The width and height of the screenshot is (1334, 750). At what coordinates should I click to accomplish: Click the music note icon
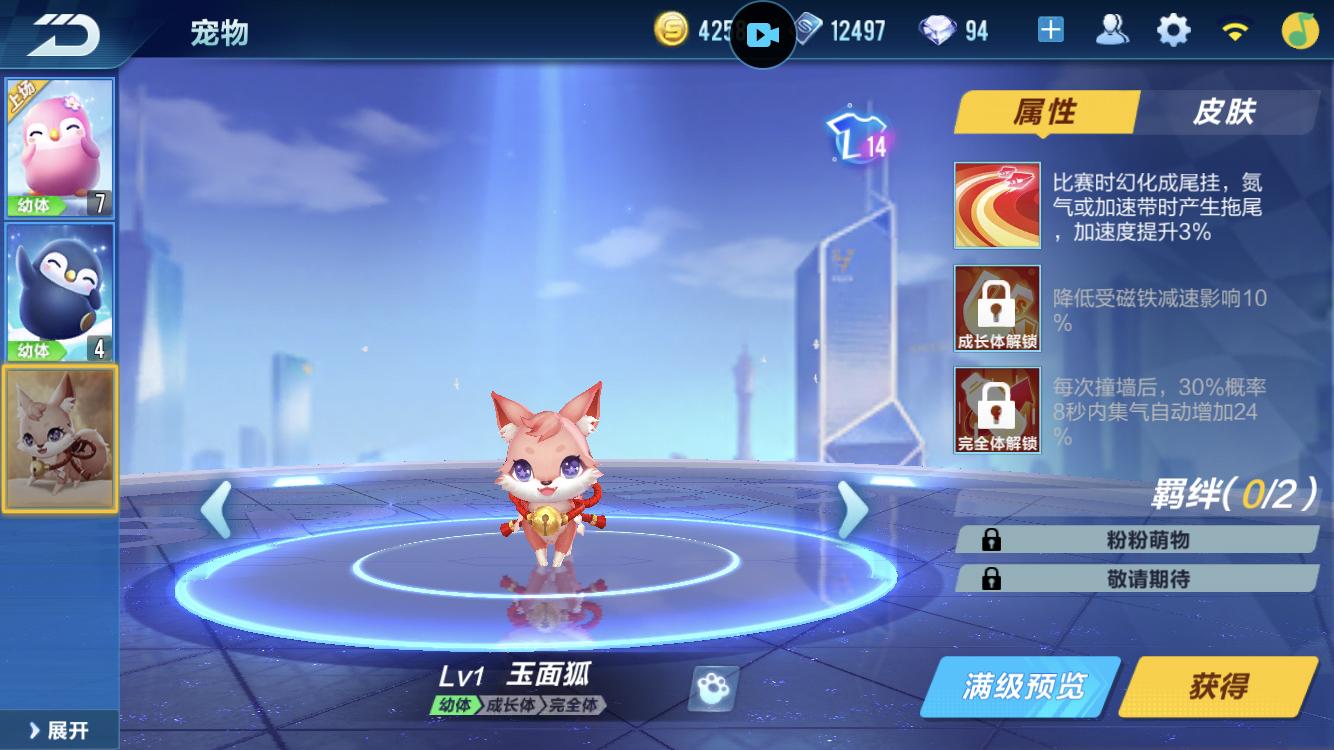(1302, 29)
